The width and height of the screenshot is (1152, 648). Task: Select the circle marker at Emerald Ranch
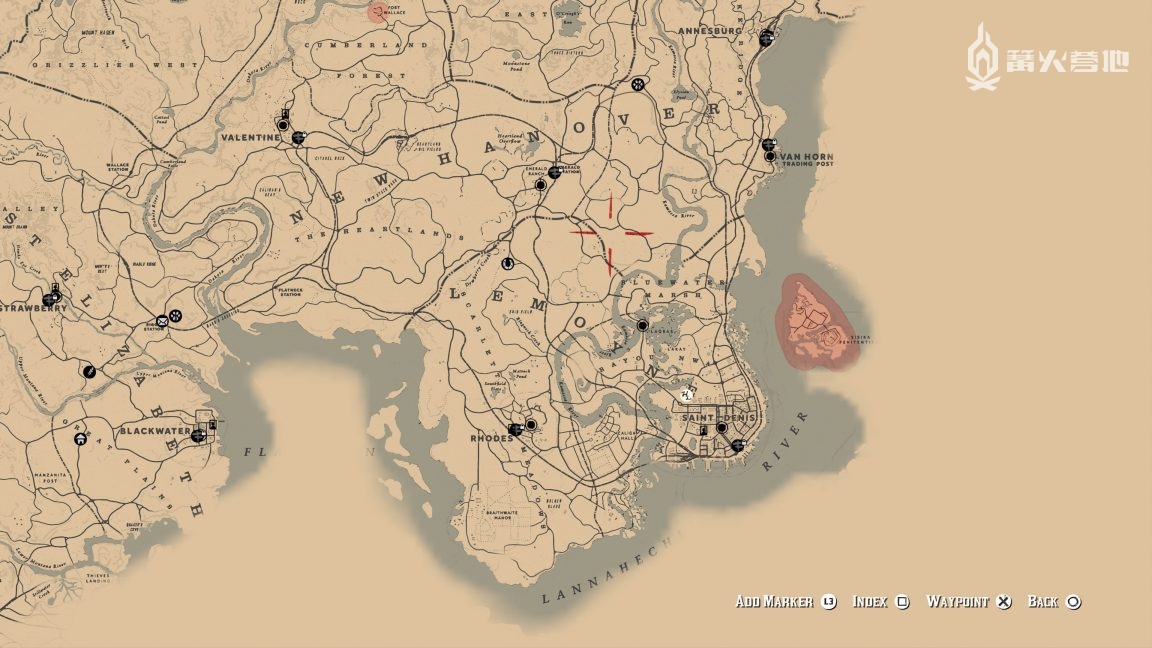[x=540, y=185]
